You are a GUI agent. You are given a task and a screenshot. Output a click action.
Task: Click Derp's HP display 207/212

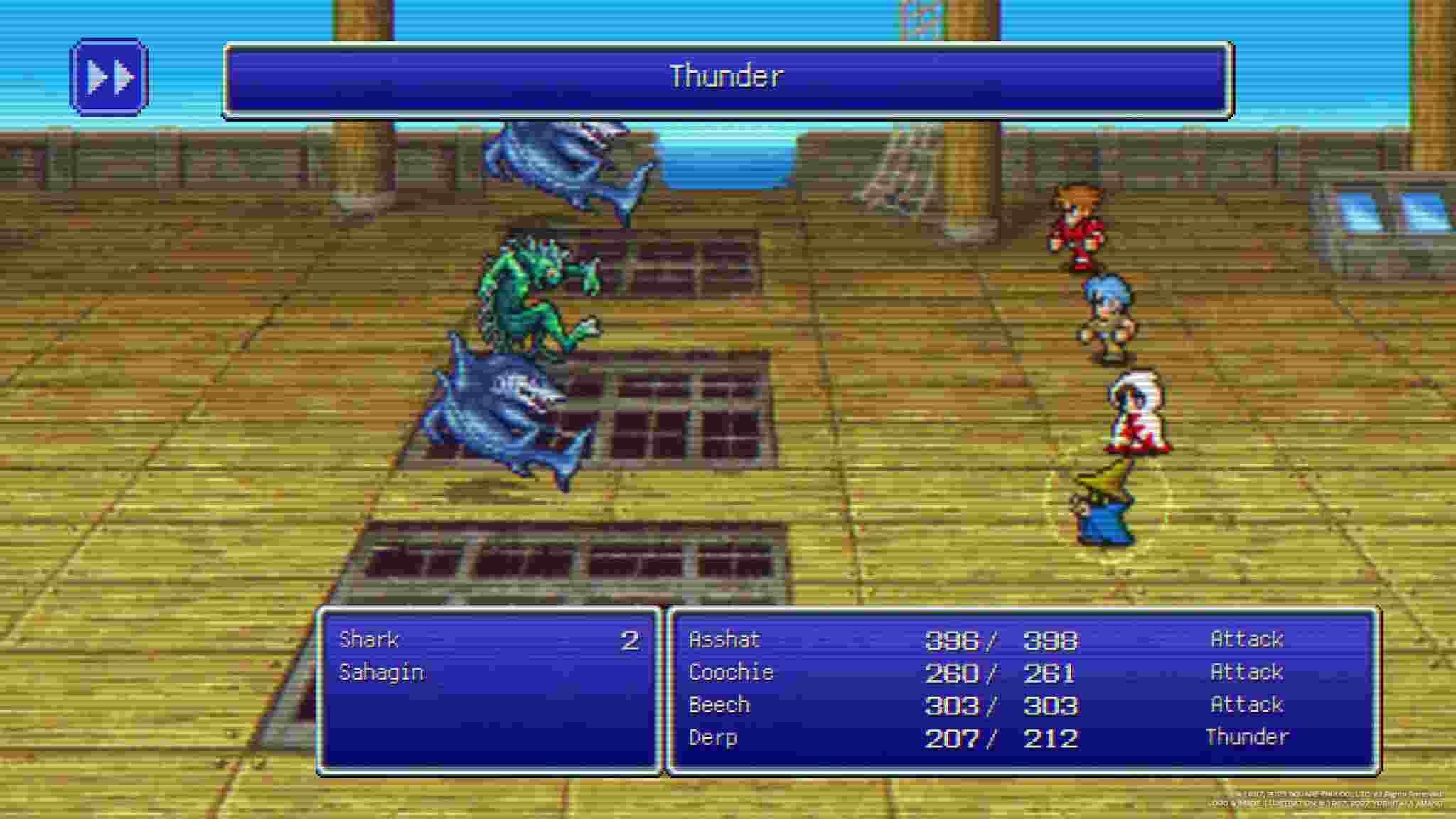tap(1002, 737)
